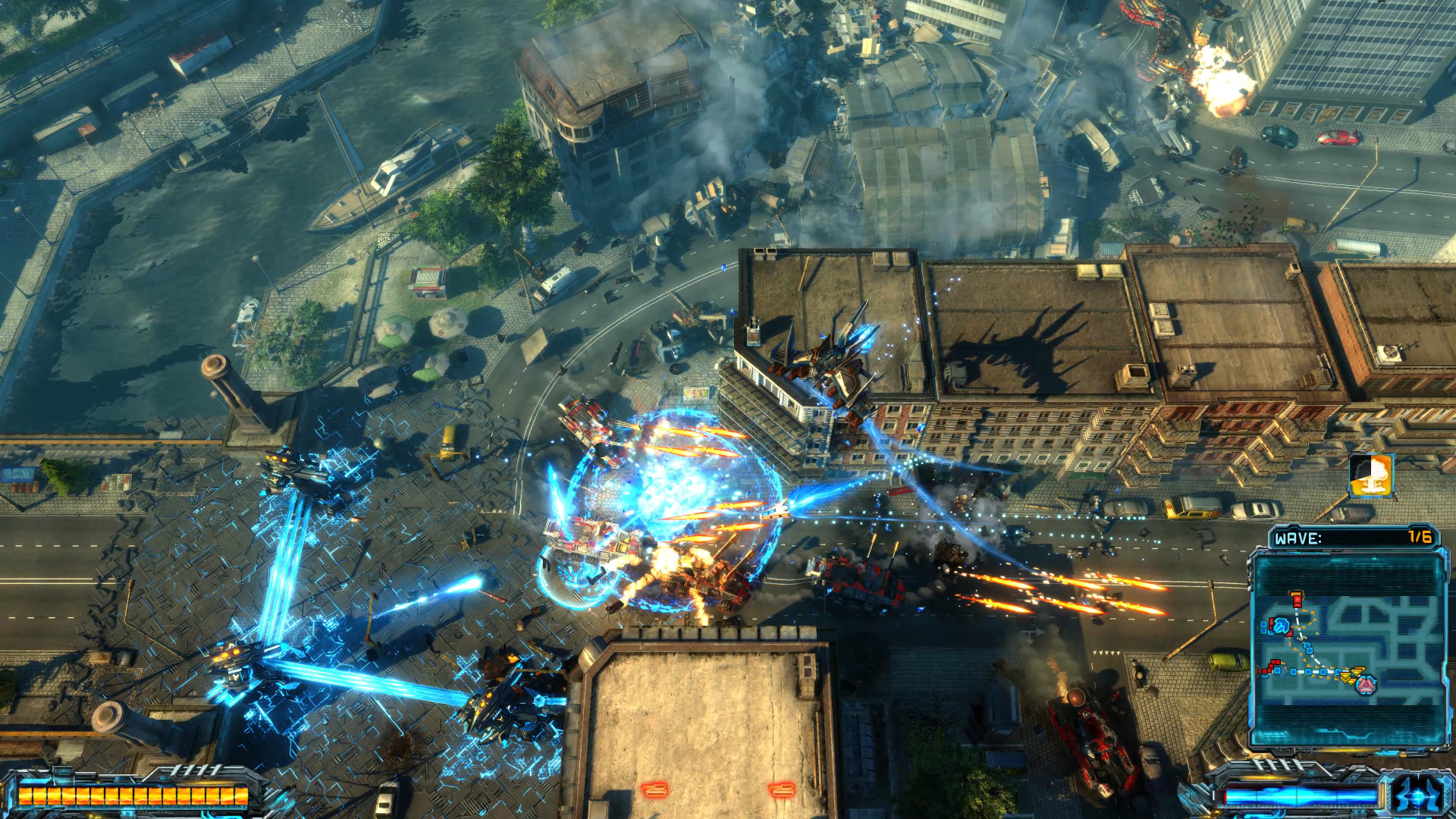
Task: Click the red enemy spawn marker atop the minimap
Action: point(1296,599)
